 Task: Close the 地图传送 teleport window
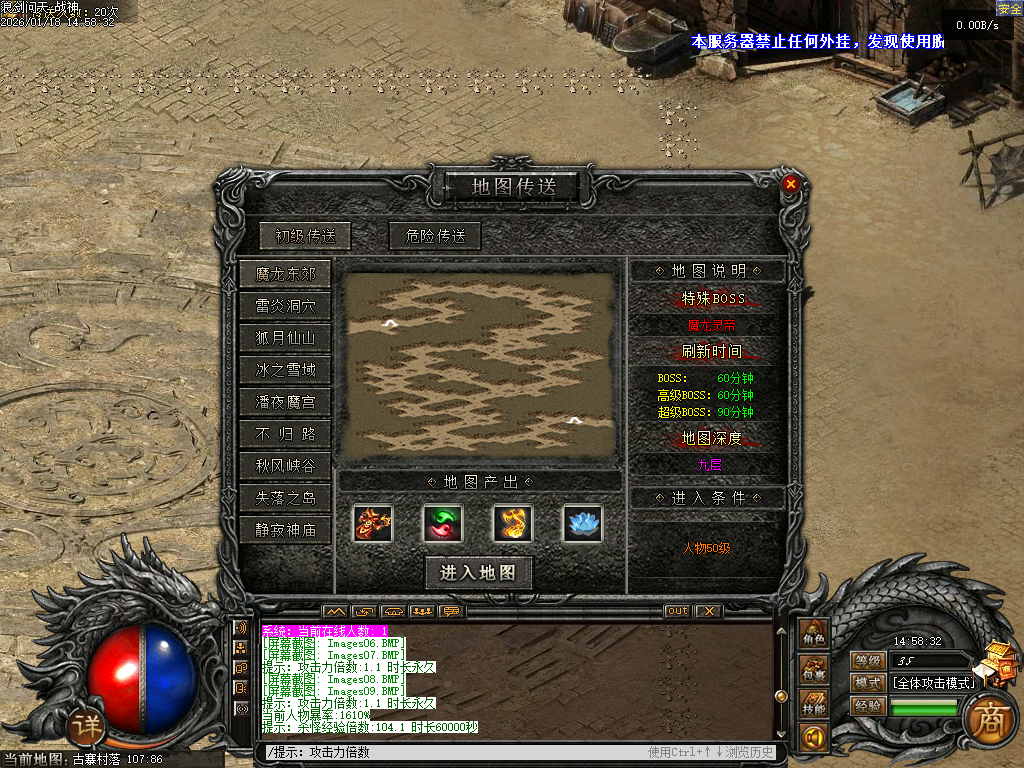pos(790,184)
